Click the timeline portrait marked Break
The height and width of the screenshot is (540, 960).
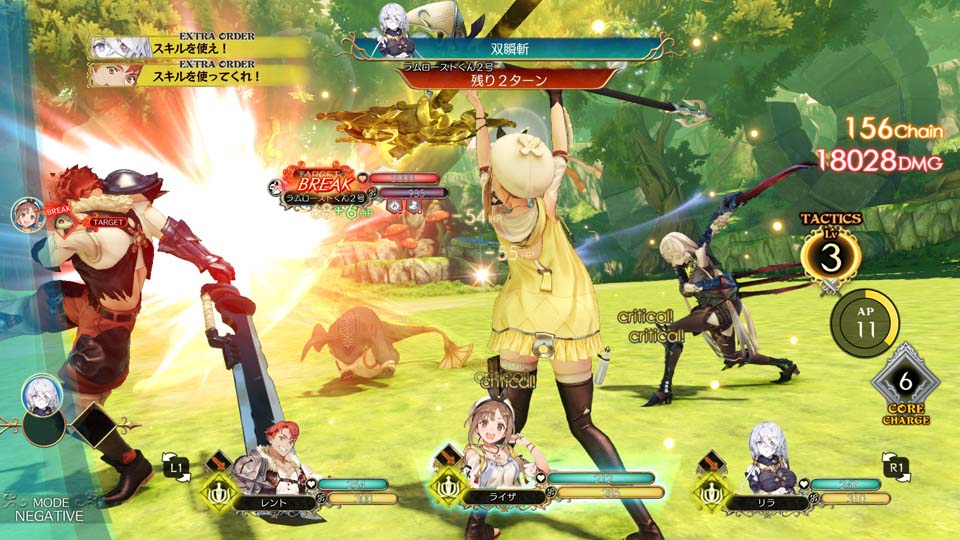pos(29,214)
